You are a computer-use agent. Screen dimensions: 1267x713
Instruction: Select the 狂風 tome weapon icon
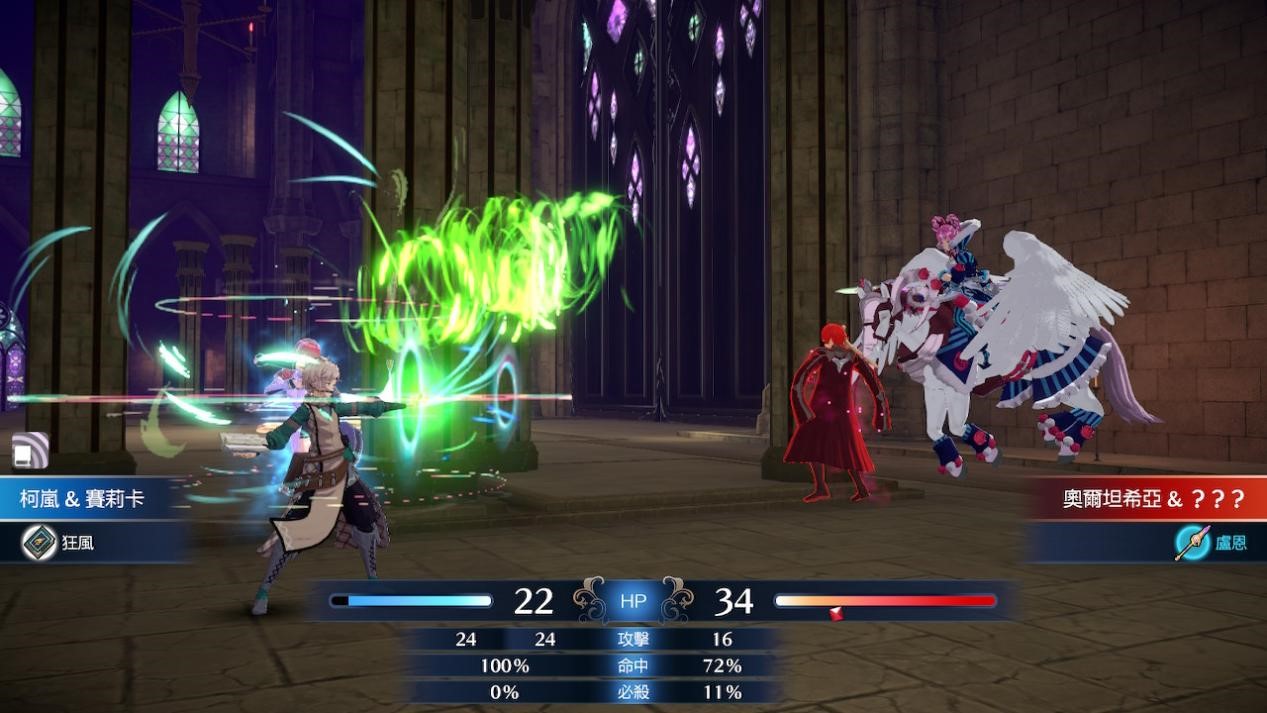click(40, 542)
